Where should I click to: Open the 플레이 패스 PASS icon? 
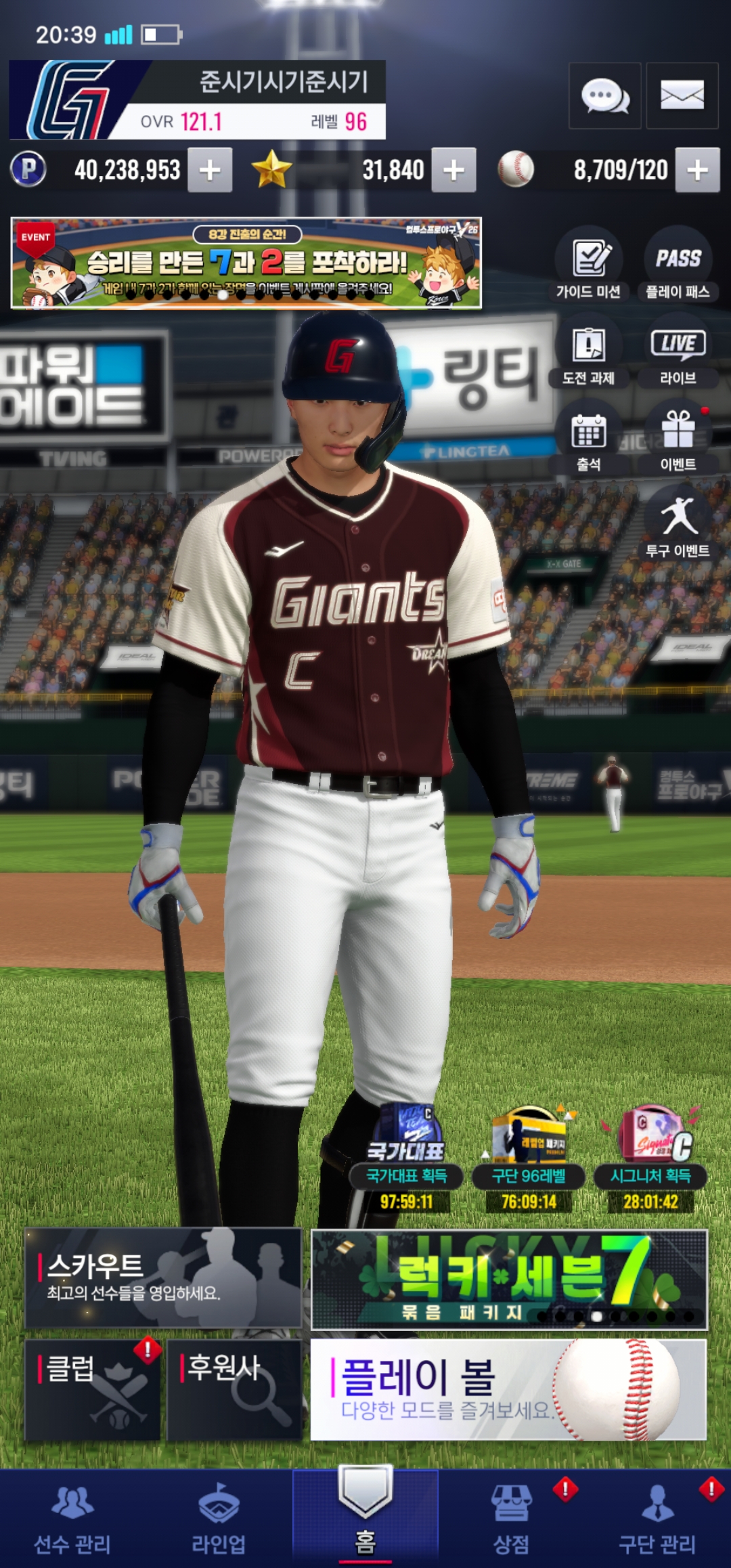[678, 265]
